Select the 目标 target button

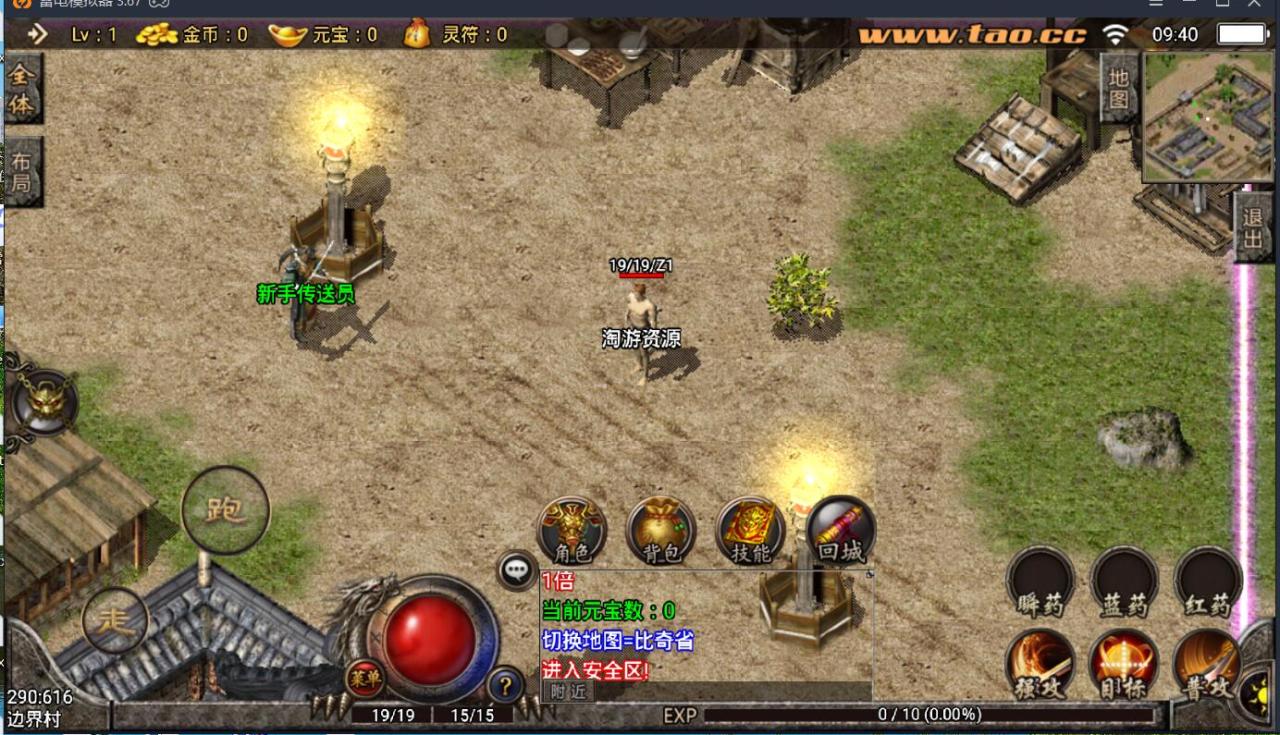tap(1124, 664)
